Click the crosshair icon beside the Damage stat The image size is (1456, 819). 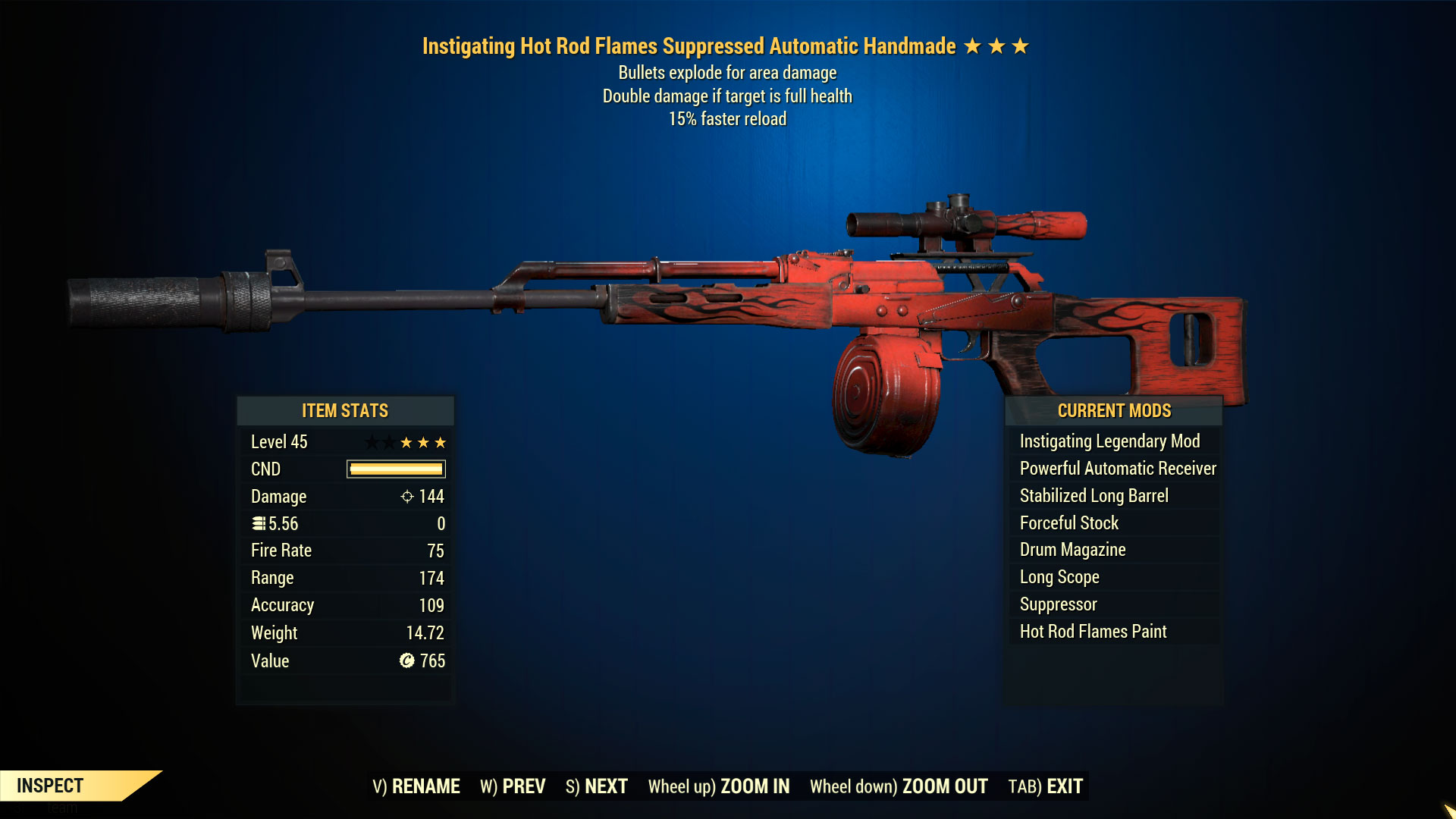[x=407, y=497]
